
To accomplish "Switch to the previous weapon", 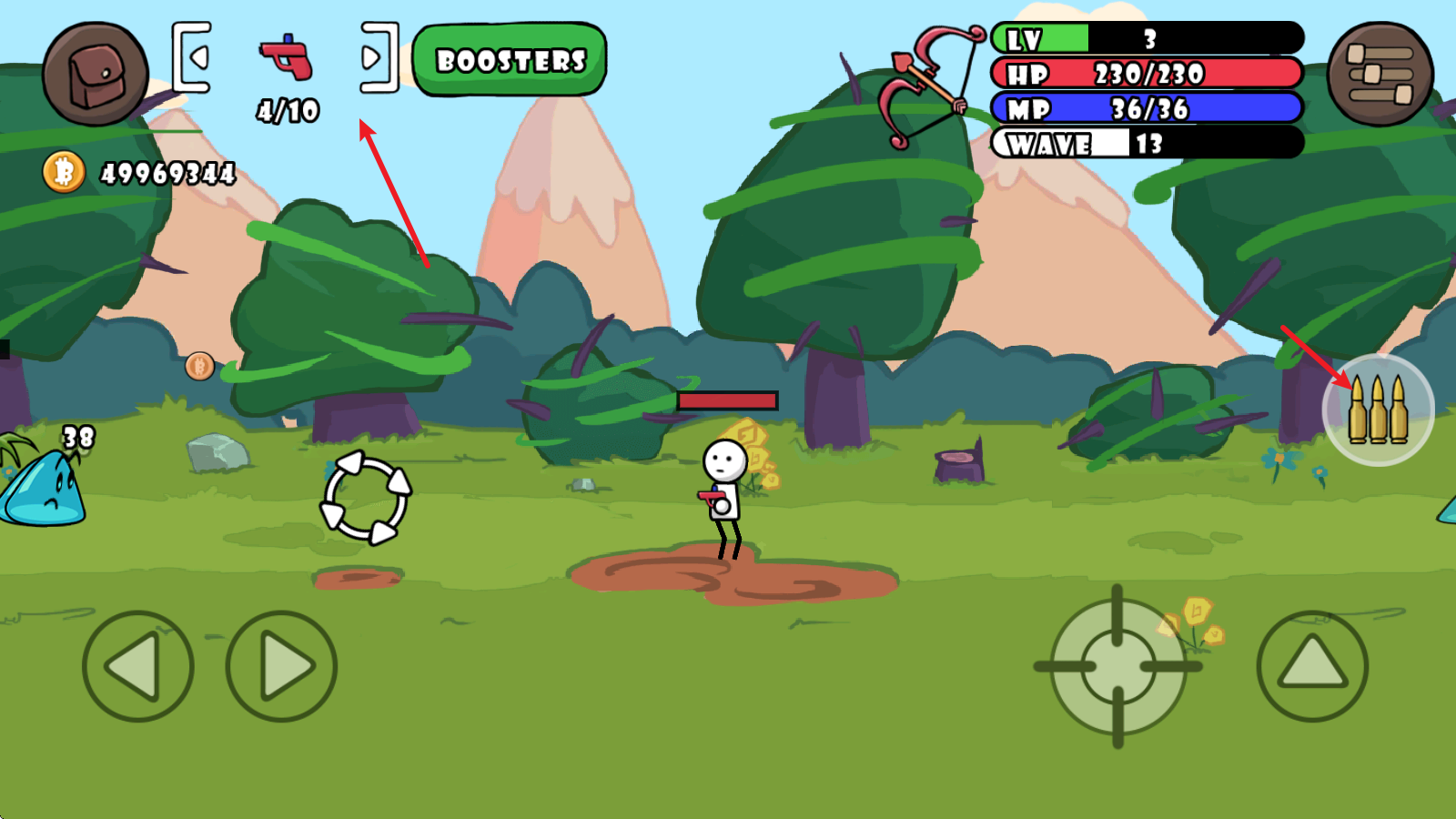I will point(193,57).
